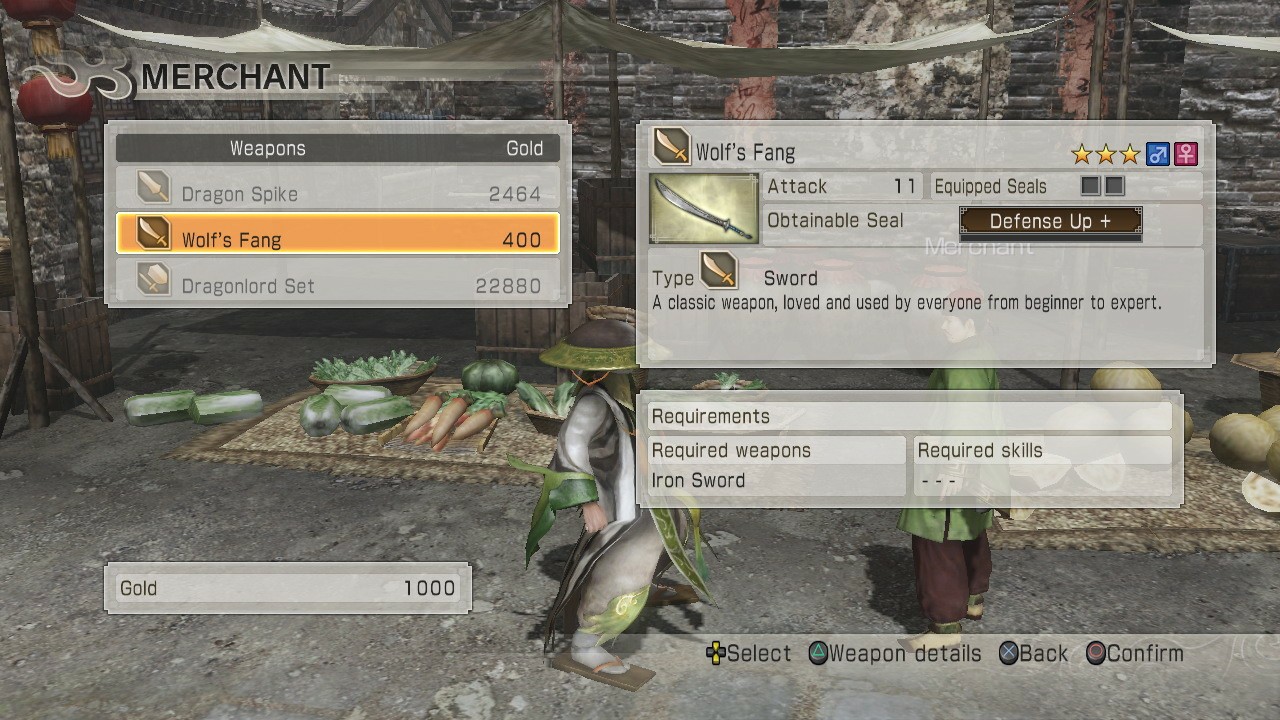Click the Iron Sword requirement entry
Image resolution: width=1280 pixels, height=720 pixels.
tap(699, 480)
